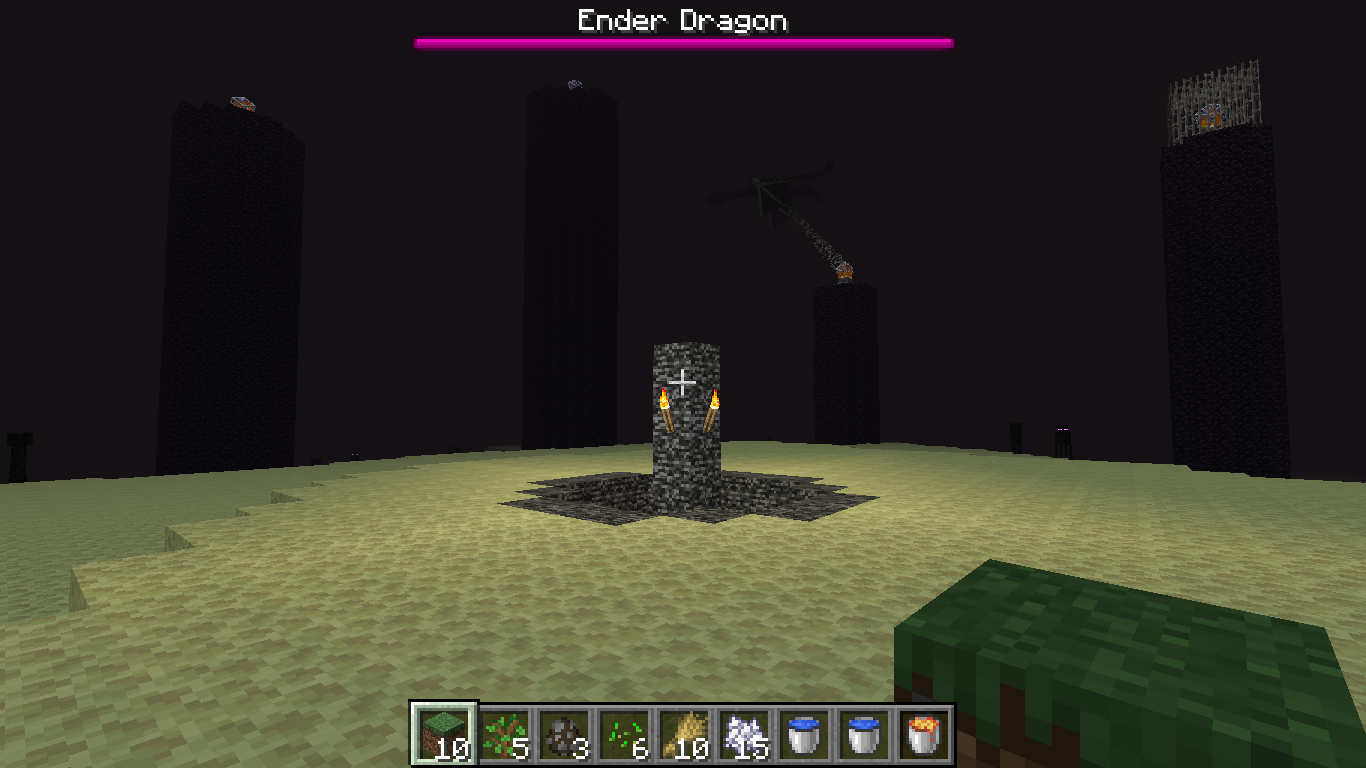Click the central bedrock exit portal pillar

pyautogui.click(x=685, y=440)
